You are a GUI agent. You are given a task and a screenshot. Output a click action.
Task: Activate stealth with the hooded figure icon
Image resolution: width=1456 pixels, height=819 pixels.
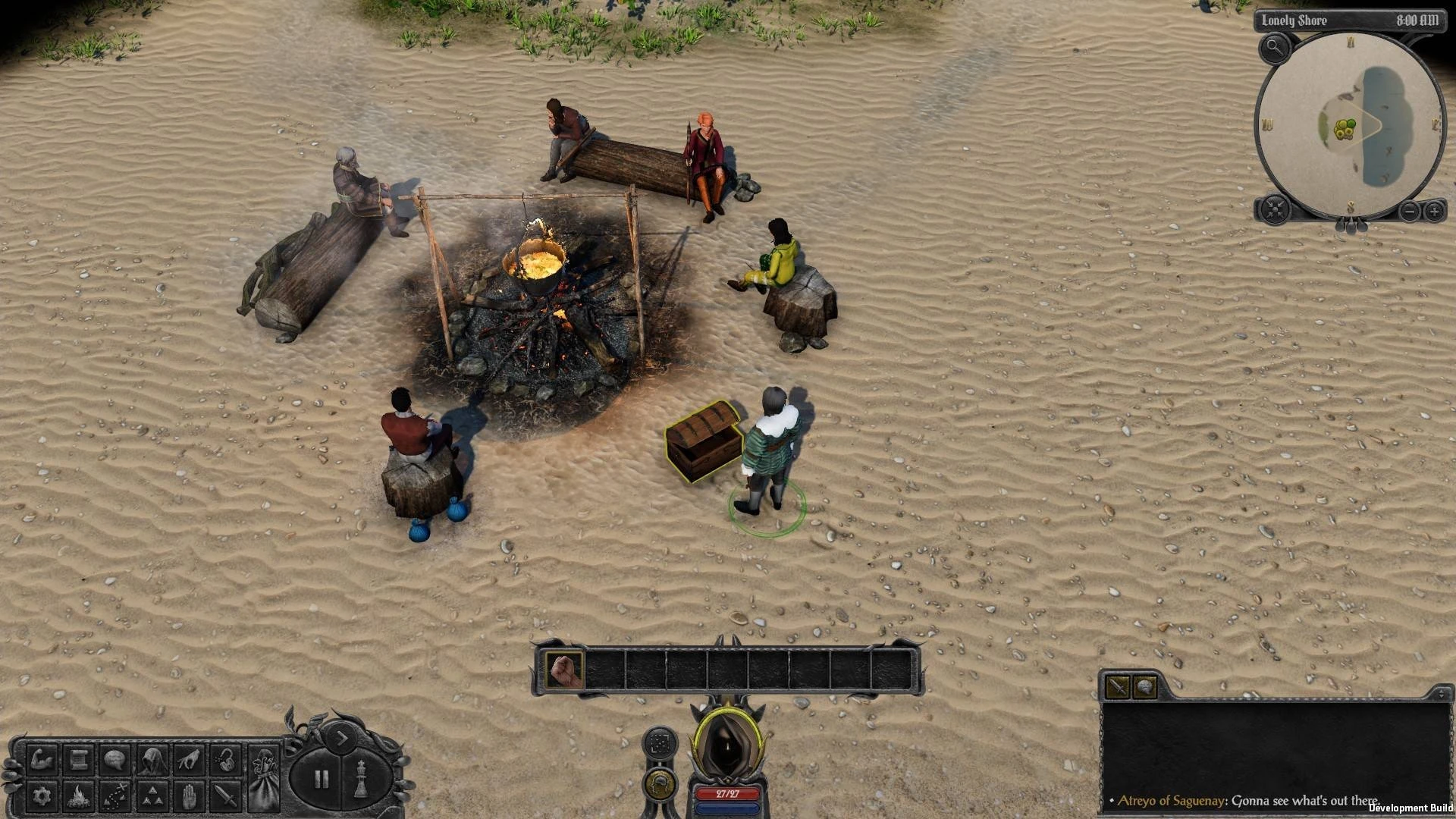pos(152,760)
